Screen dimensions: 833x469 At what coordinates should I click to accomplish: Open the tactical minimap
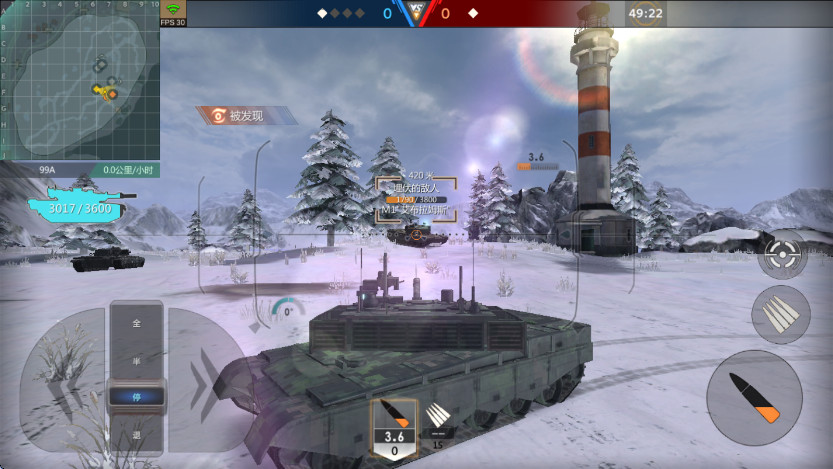(x=80, y=80)
